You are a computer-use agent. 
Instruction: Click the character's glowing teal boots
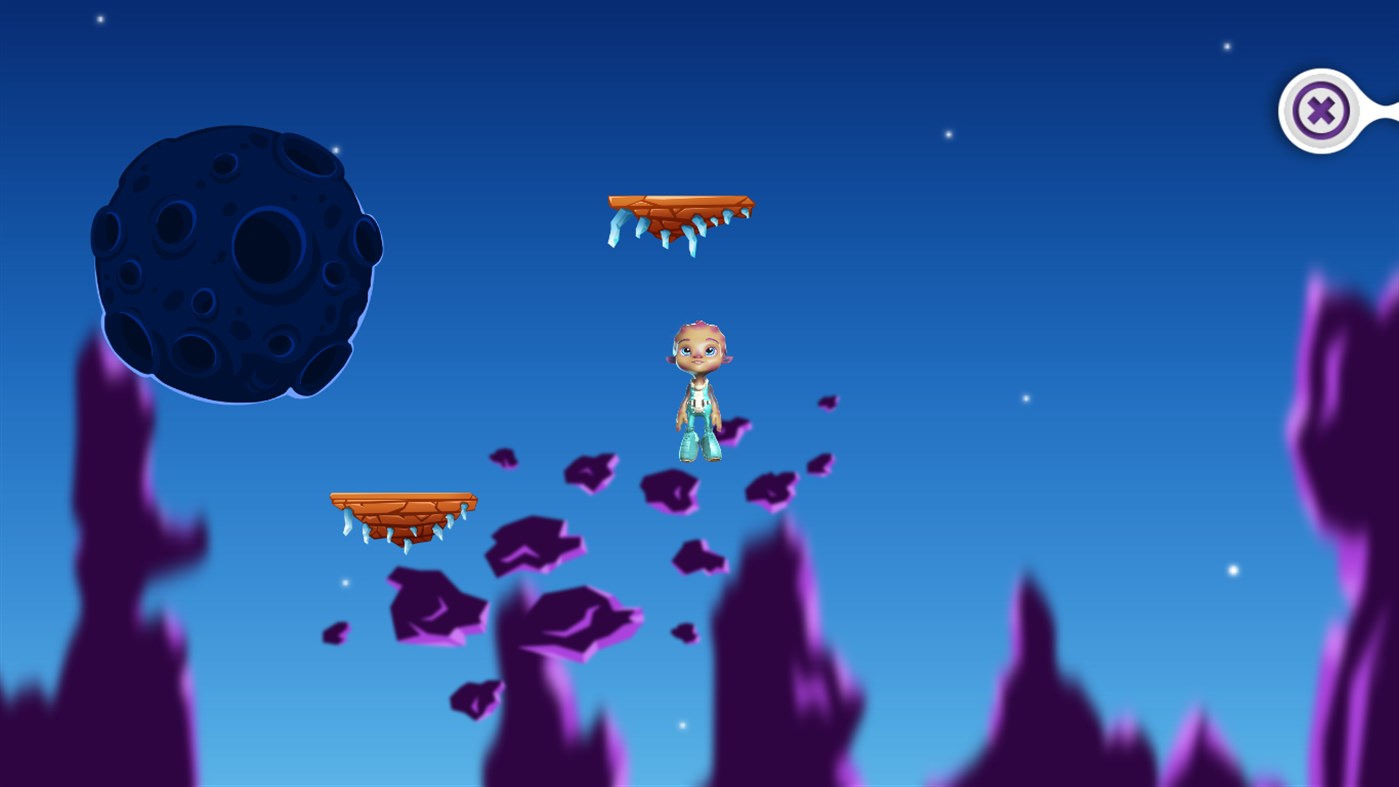coord(700,445)
